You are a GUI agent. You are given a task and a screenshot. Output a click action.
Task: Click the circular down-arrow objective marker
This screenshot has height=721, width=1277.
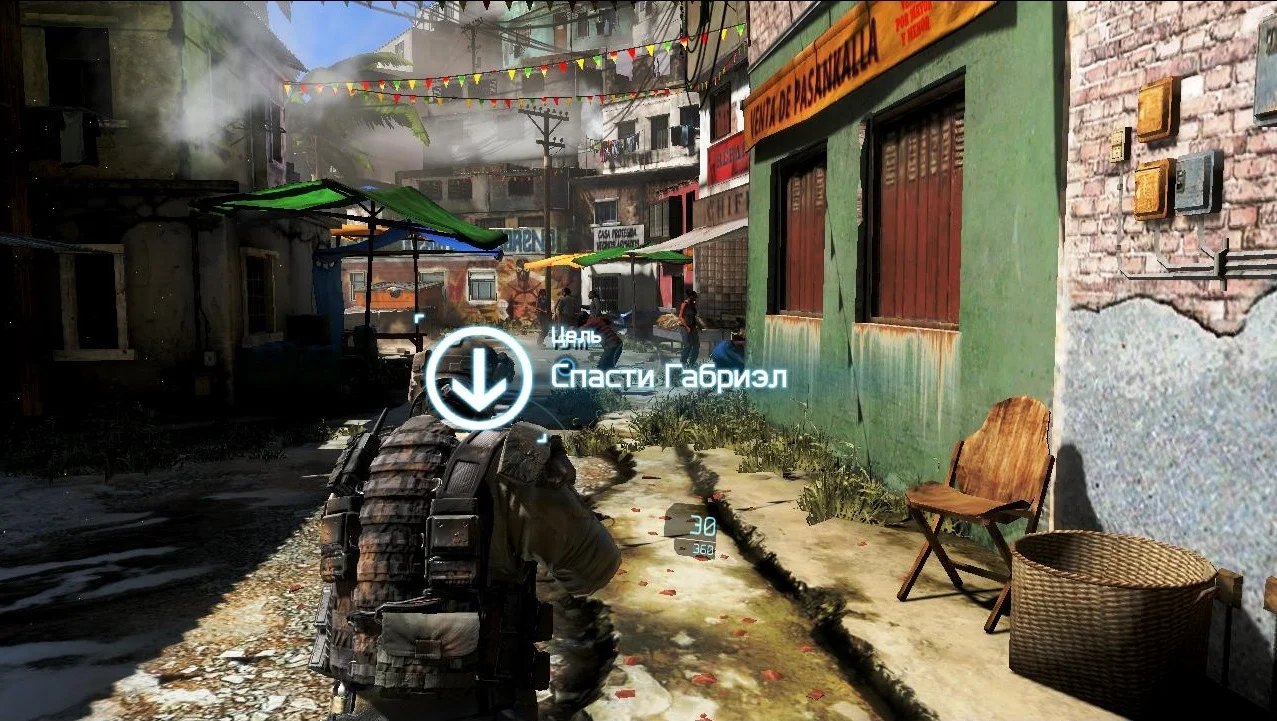479,377
